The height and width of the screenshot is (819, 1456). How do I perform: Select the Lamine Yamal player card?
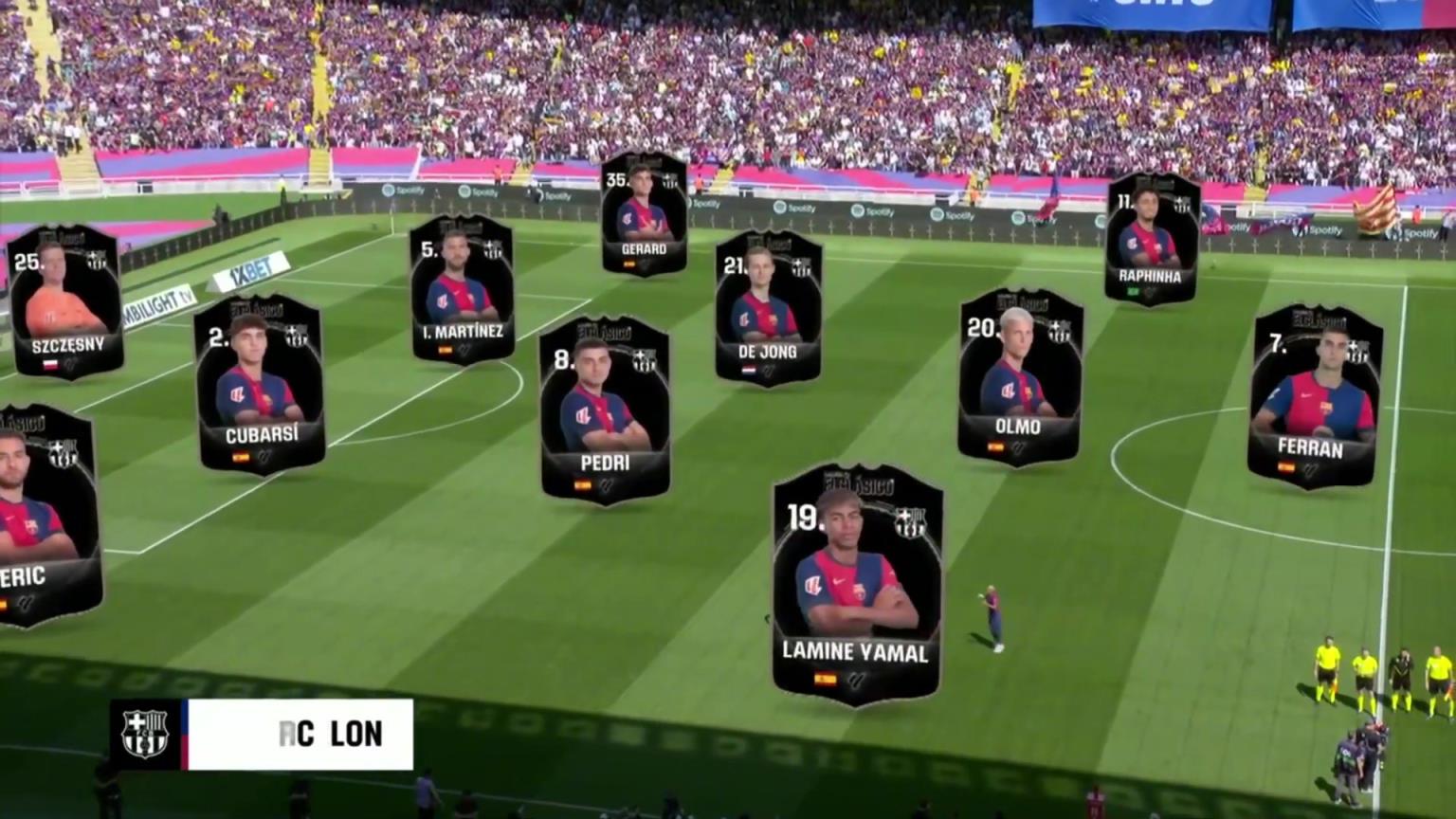[x=857, y=583]
